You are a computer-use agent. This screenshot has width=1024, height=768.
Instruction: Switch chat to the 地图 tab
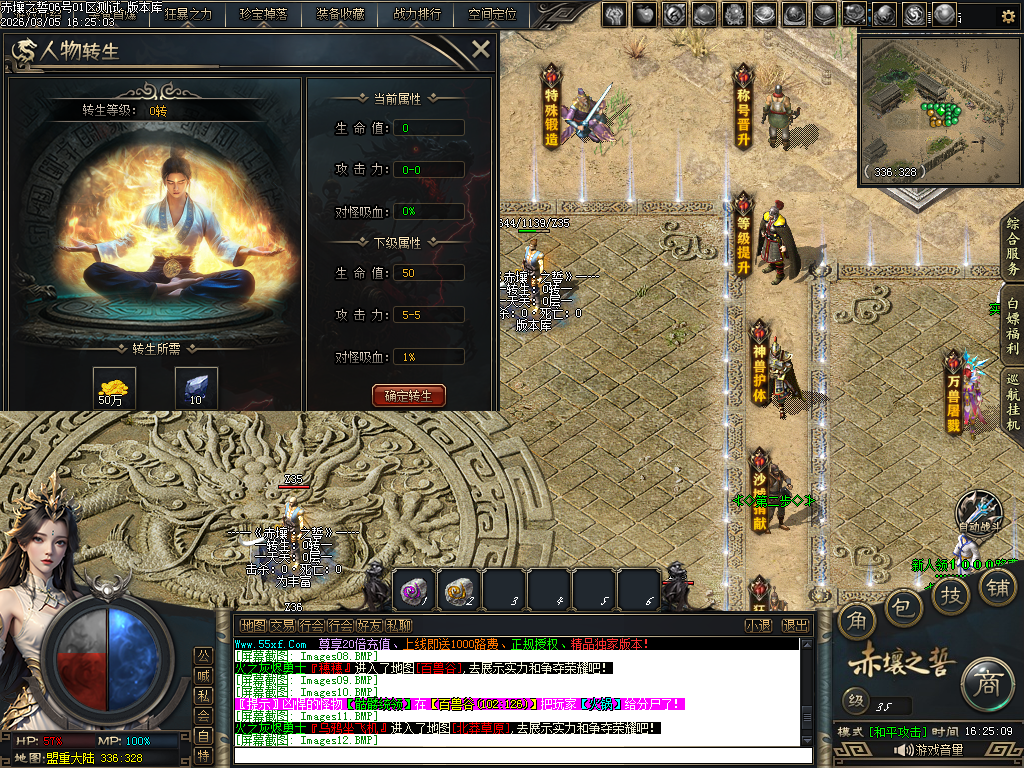point(253,625)
